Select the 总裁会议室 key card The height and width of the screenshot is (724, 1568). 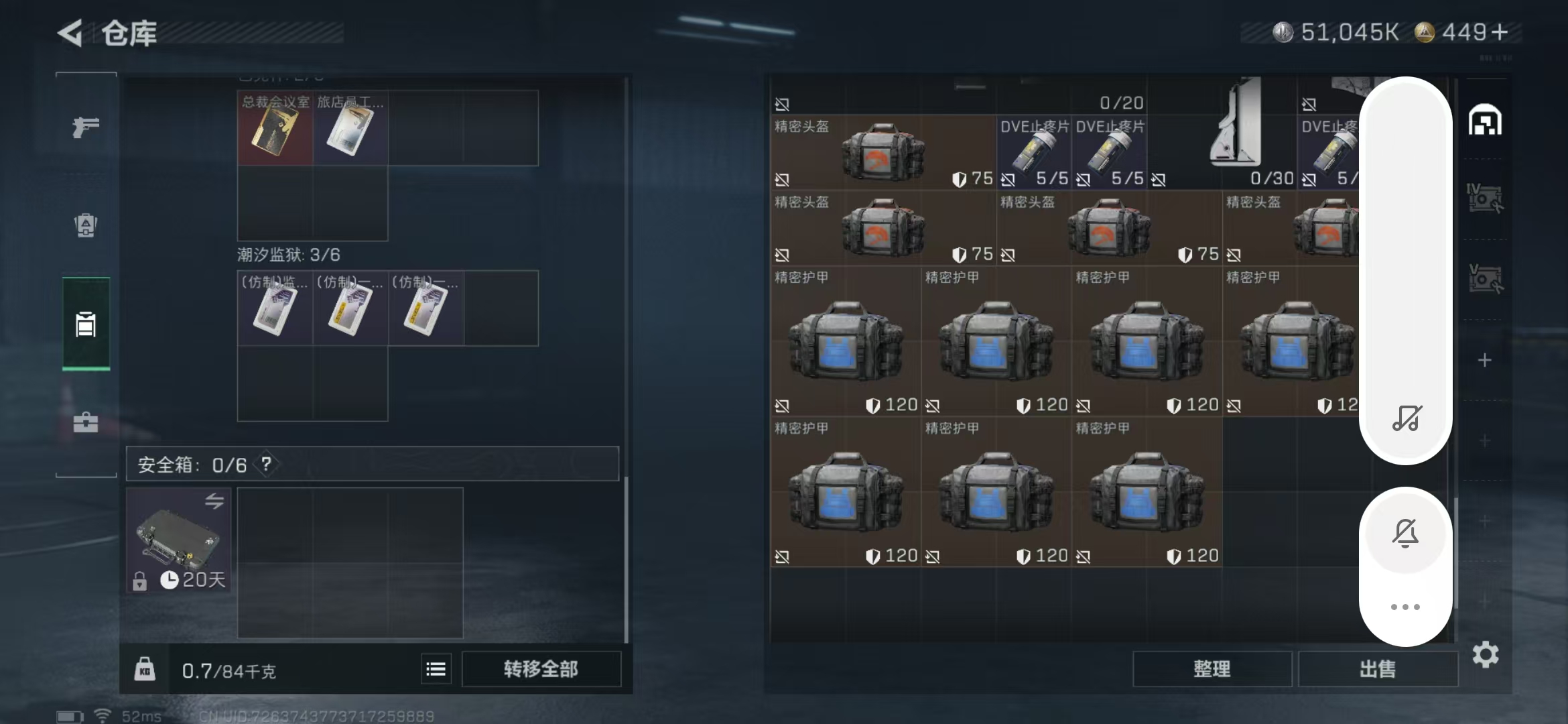275,129
